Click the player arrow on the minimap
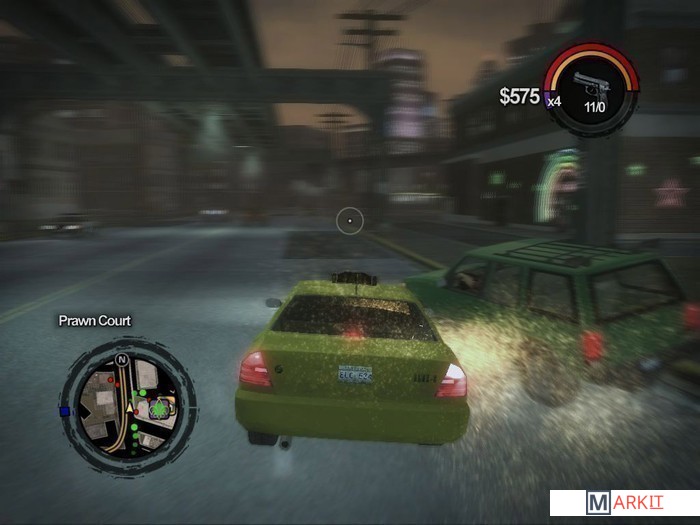Image resolution: width=700 pixels, height=525 pixels. pyautogui.click(x=130, y=408)
